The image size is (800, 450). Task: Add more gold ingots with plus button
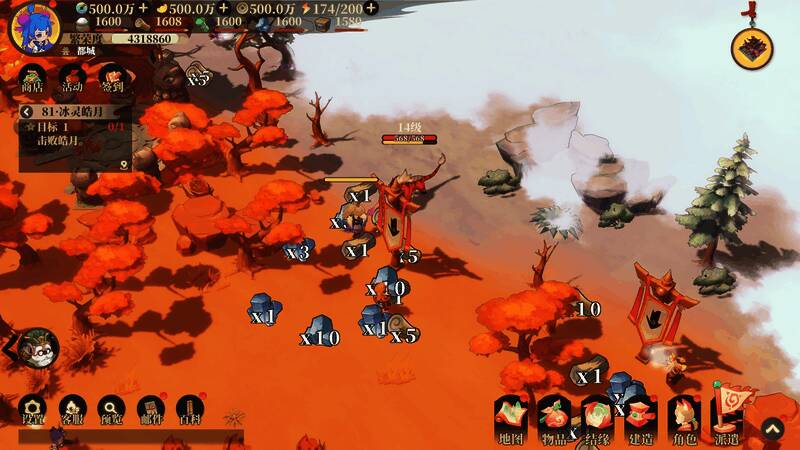coord(224,8)
